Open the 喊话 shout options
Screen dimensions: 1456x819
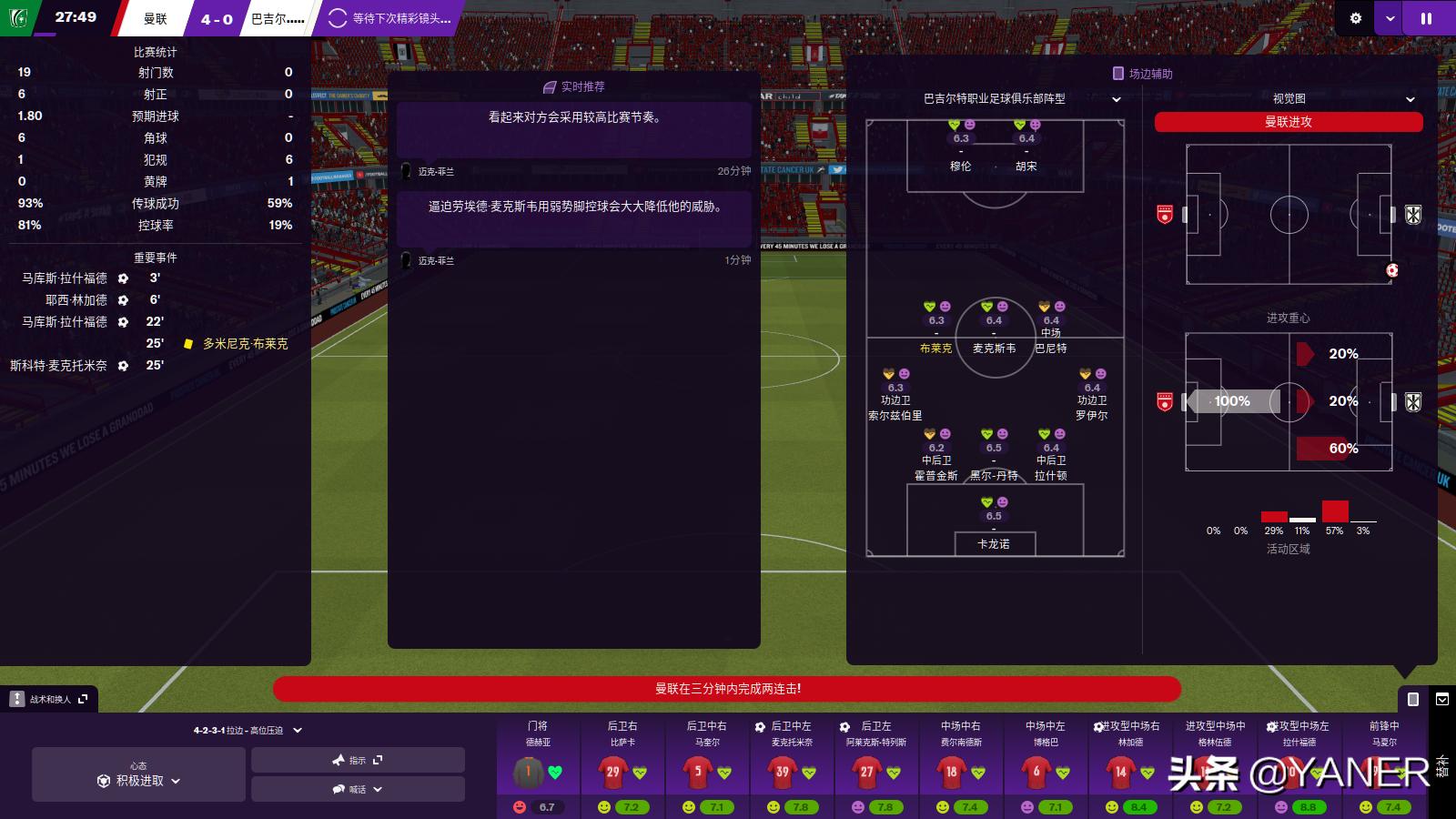[358, 789]
